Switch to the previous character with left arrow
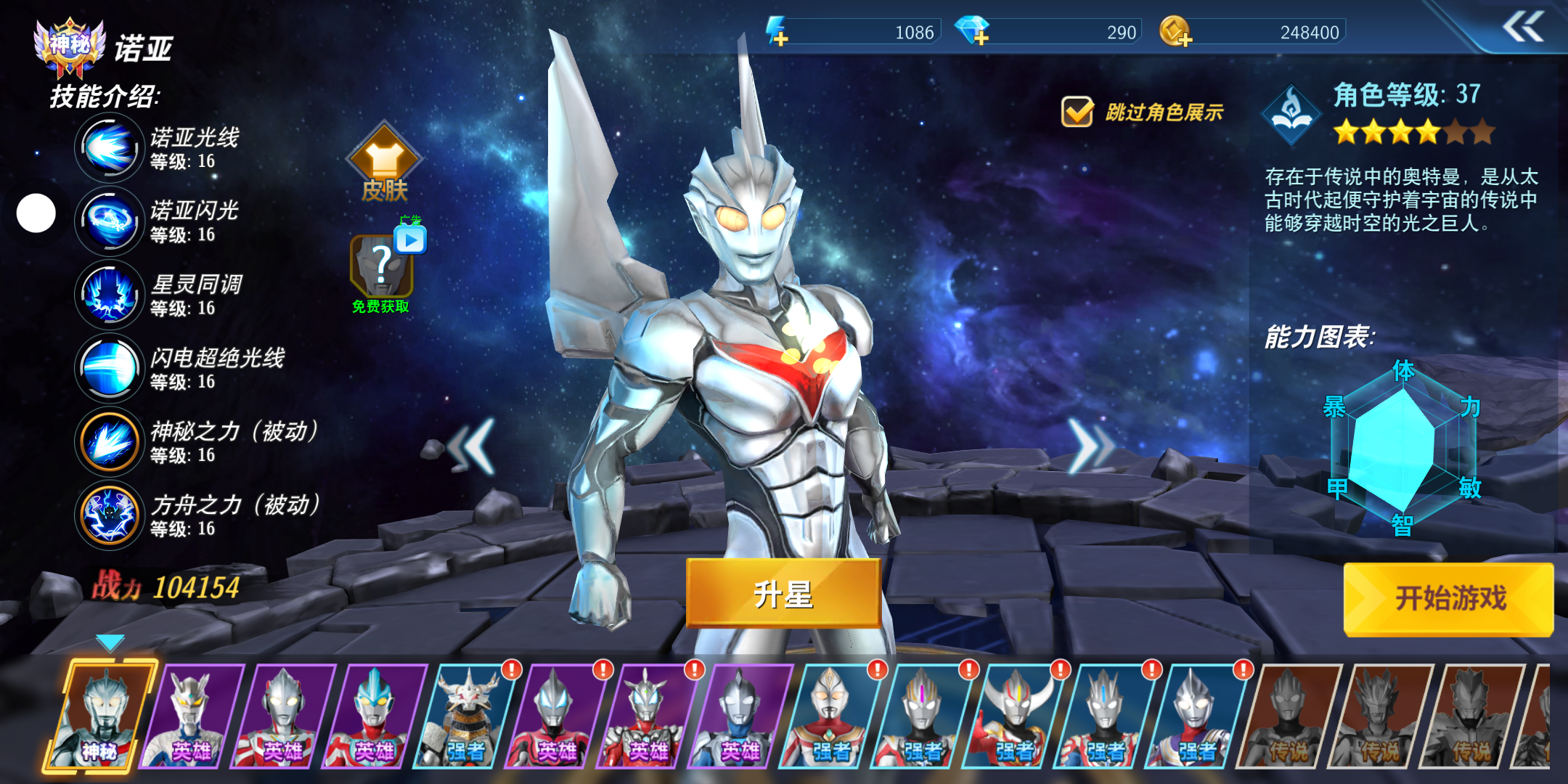The image size is (1568, 784). [472, 446]
